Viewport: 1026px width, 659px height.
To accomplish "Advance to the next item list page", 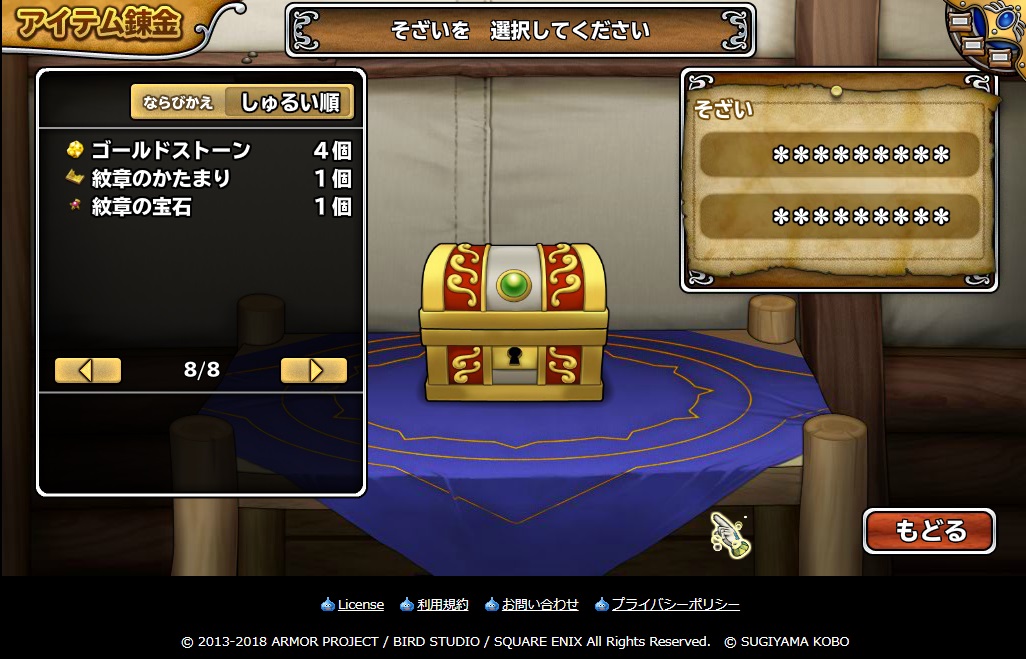I will pyautogui.click(x=314, y=370).
